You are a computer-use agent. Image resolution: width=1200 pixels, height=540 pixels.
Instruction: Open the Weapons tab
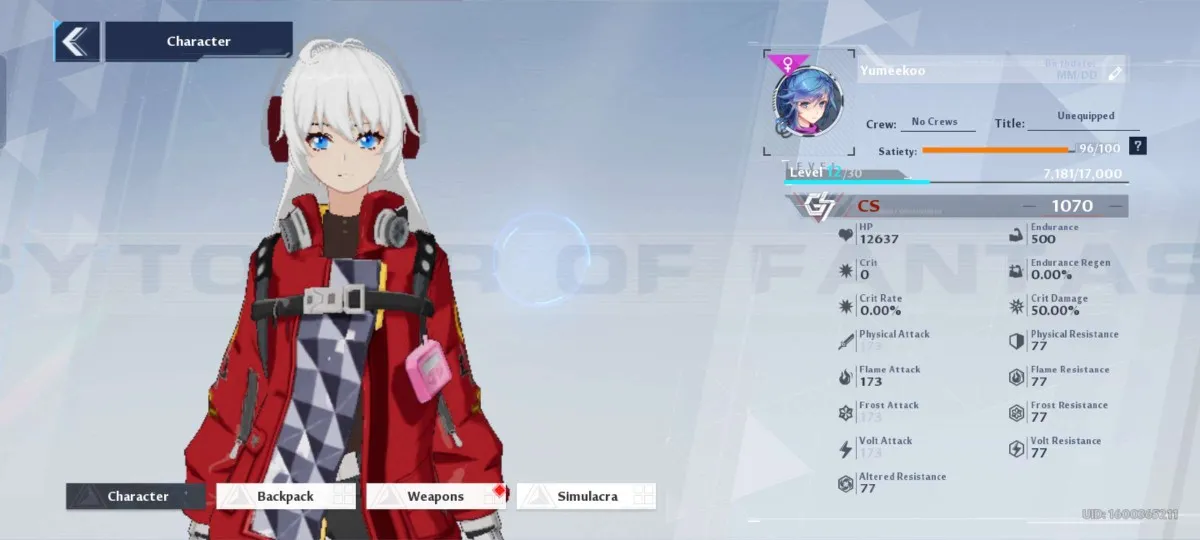click(x=436, y=496)
